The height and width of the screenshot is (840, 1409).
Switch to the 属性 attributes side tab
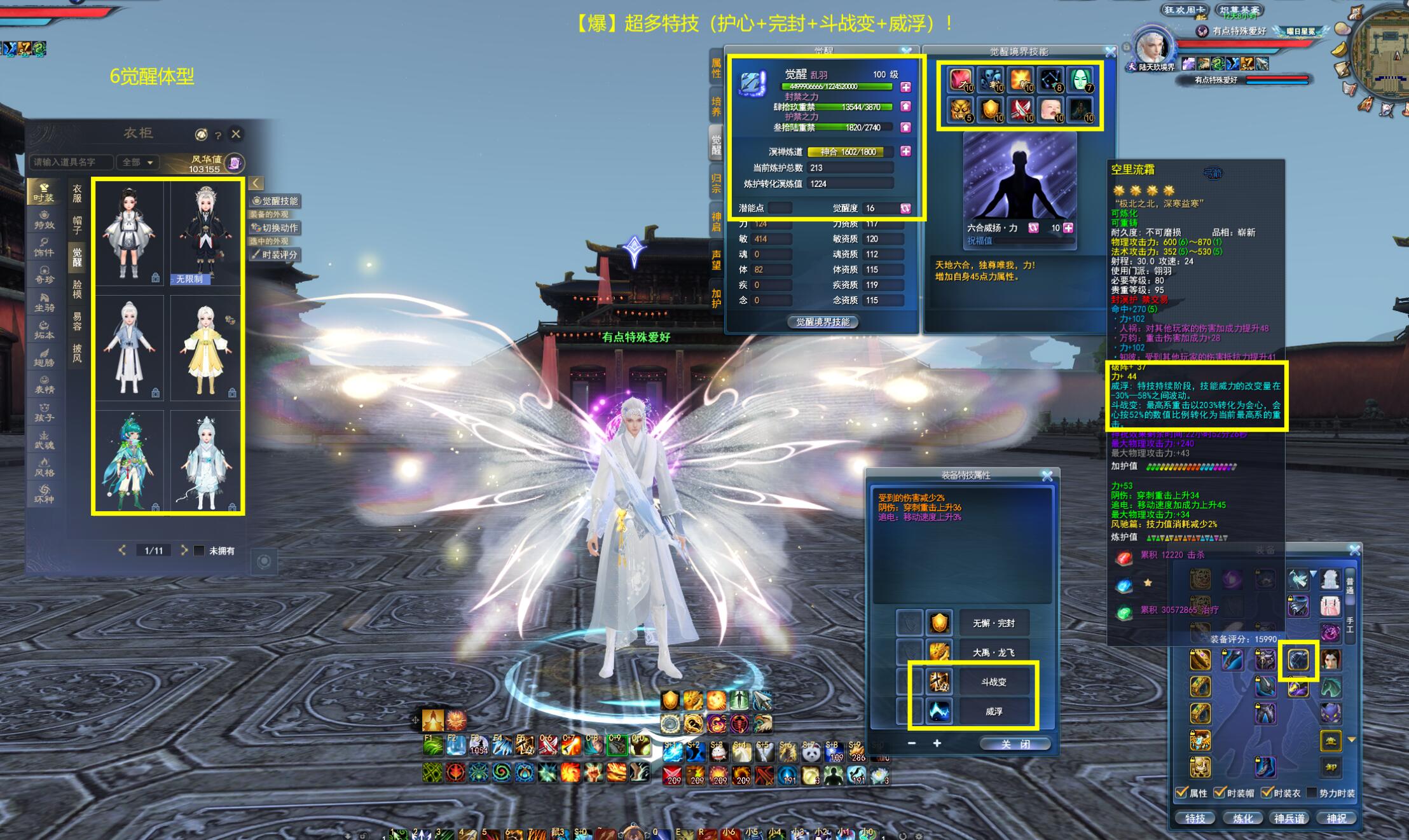click(x=716, y=69)
